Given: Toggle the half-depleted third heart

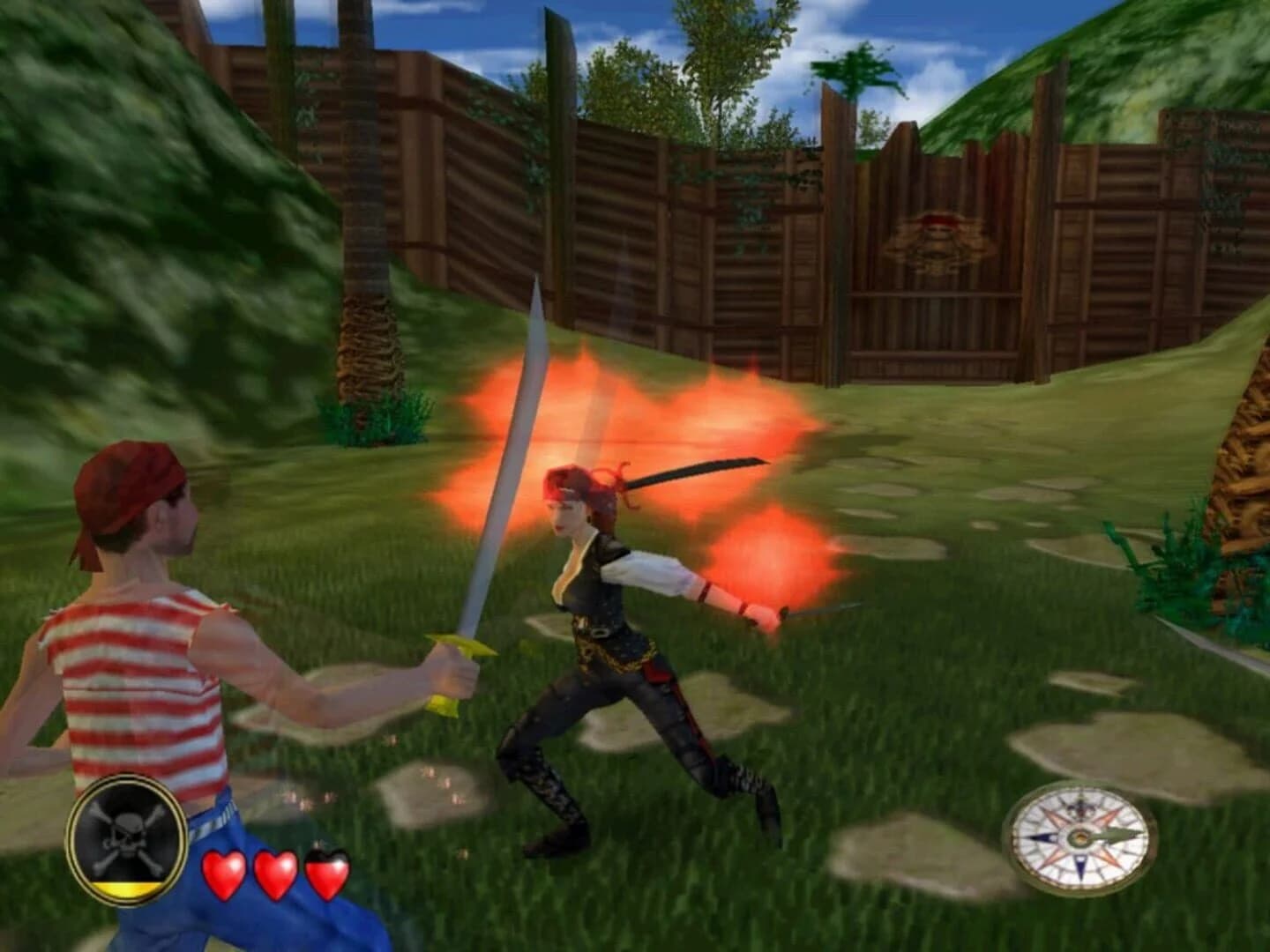Looking at the screenshot, I should (x=330, y=873).
